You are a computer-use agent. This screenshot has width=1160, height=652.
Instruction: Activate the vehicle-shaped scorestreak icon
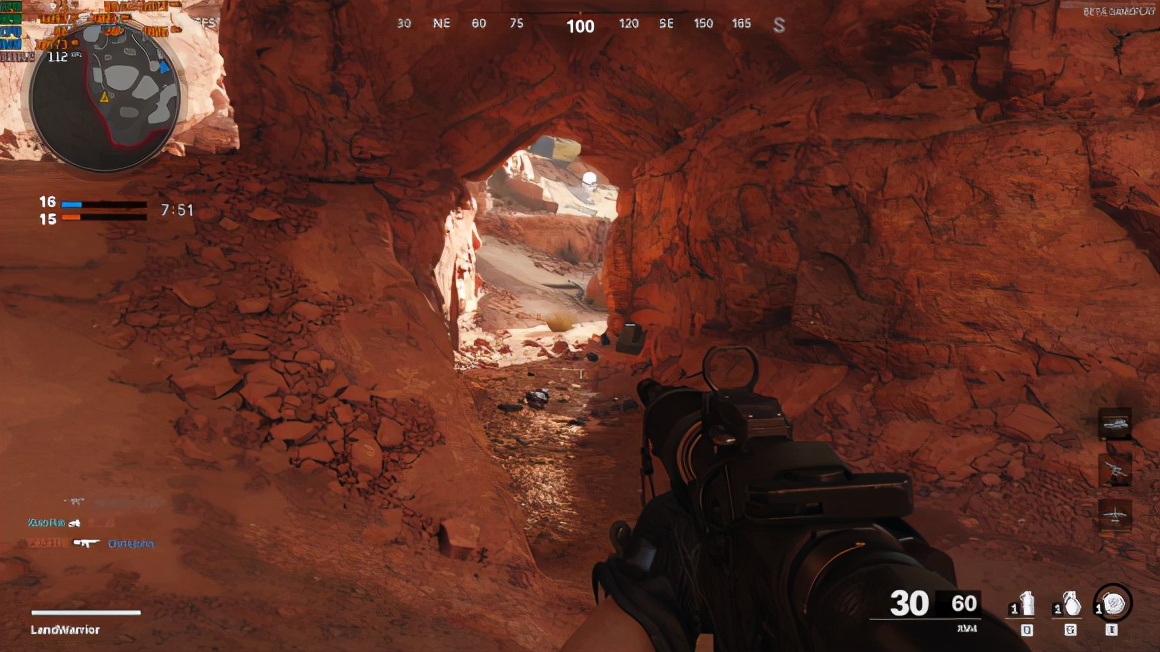(1114, 424)
